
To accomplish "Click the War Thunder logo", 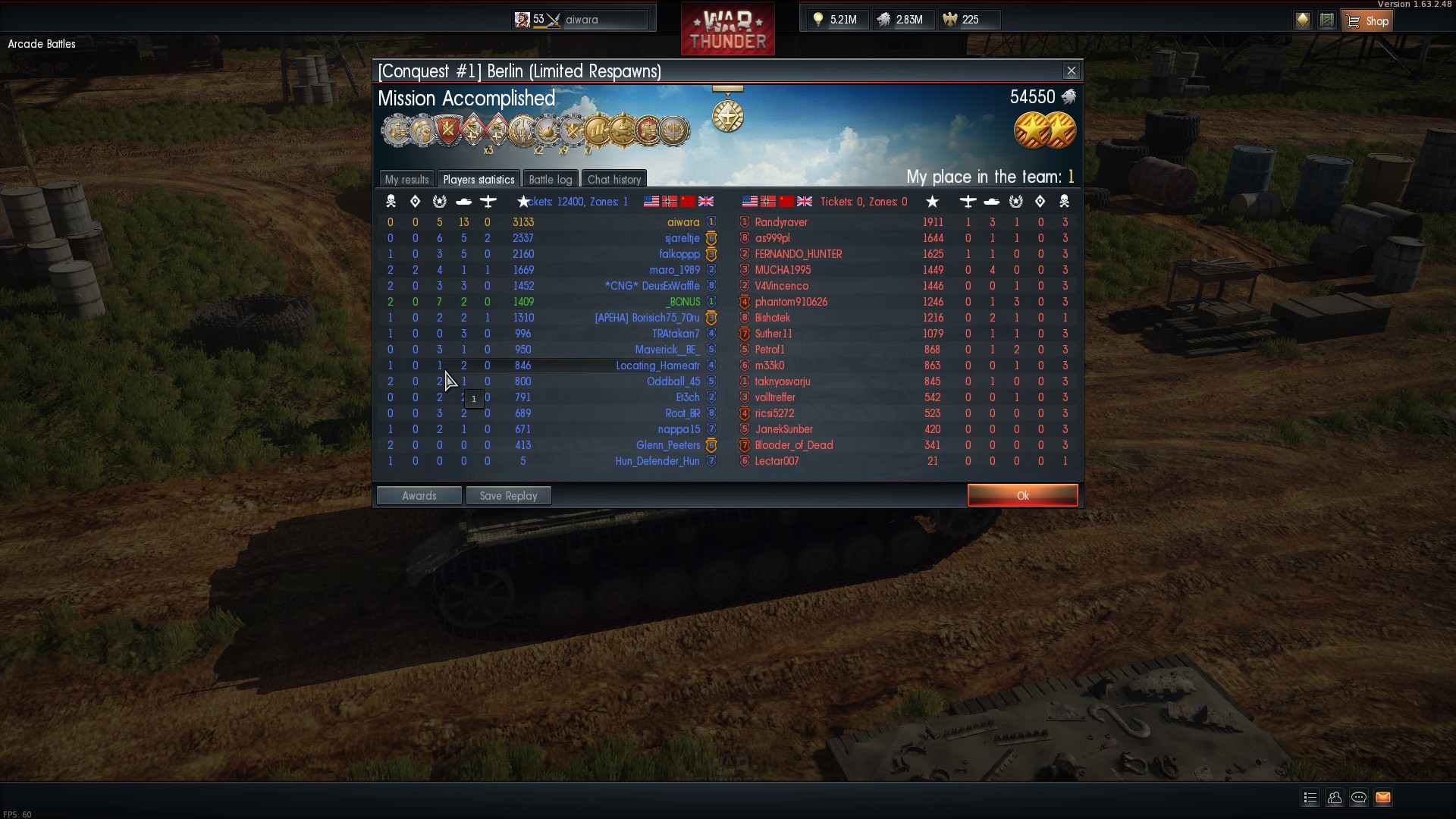I will tap(727, 30).
